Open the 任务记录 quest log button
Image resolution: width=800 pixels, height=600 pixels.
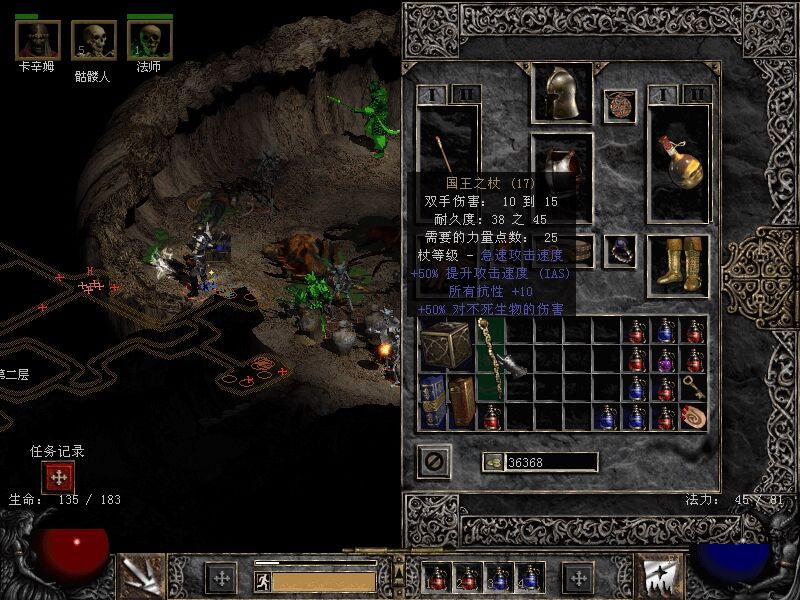pos(57,477)
